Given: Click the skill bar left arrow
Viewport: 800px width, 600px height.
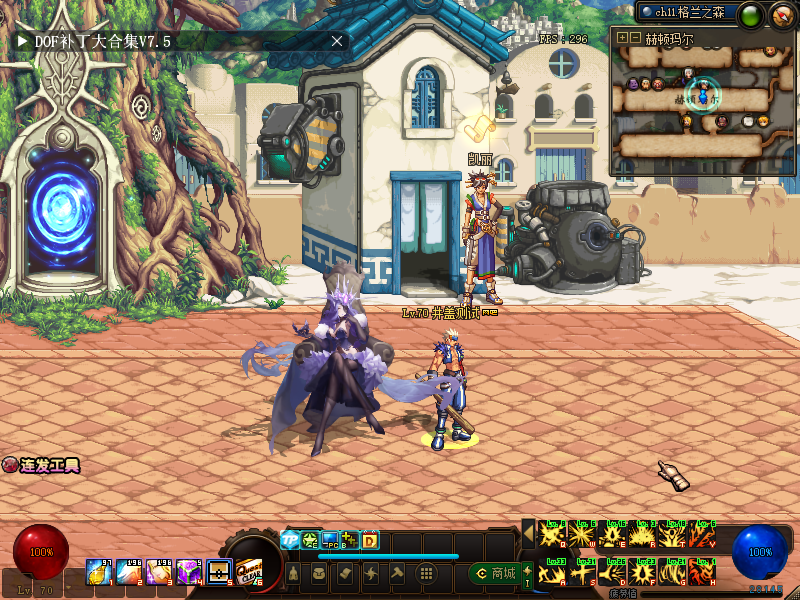Looking at the screenshot, I should click(528, 534).
